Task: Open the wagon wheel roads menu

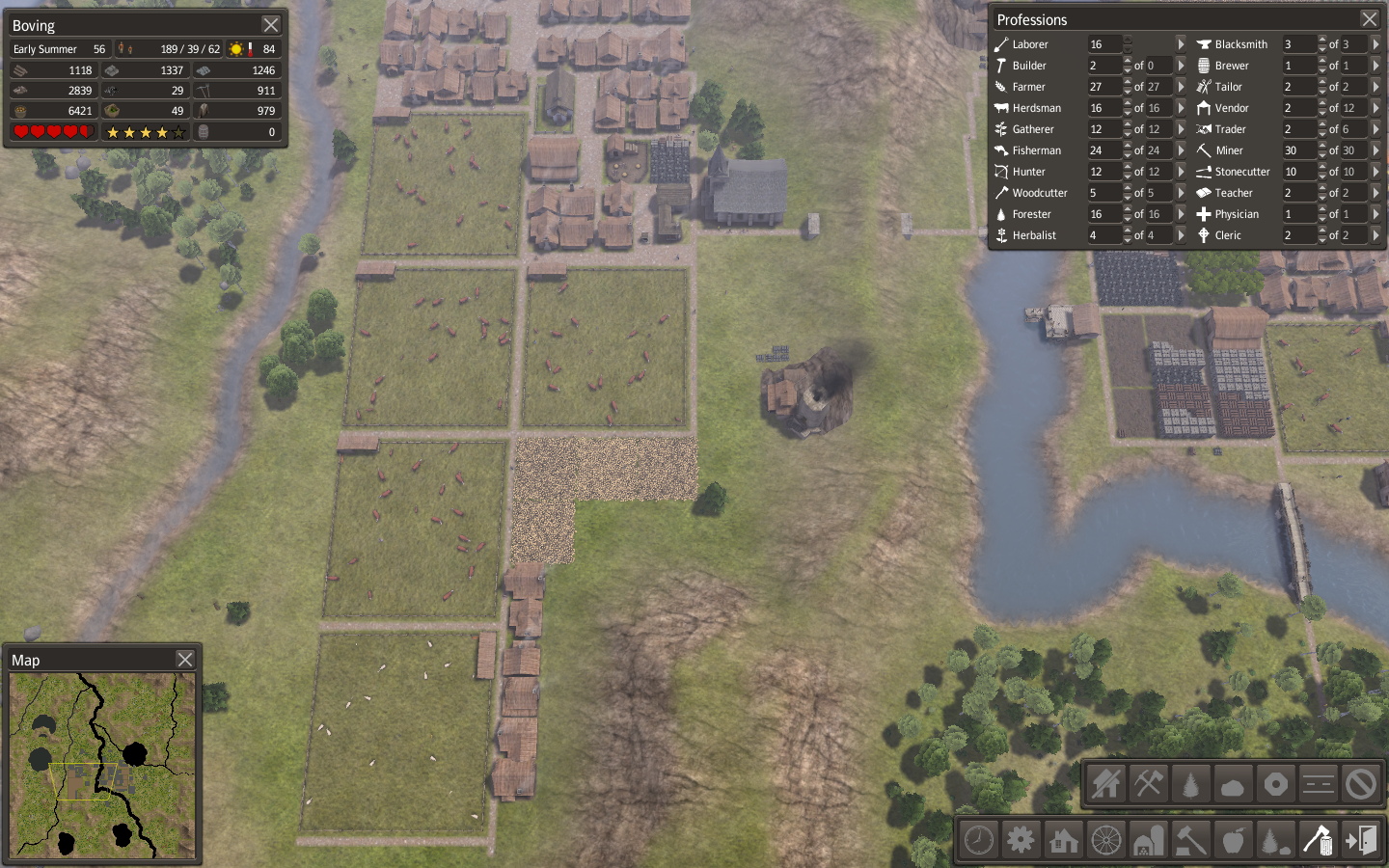Action: pos(1106,840)
